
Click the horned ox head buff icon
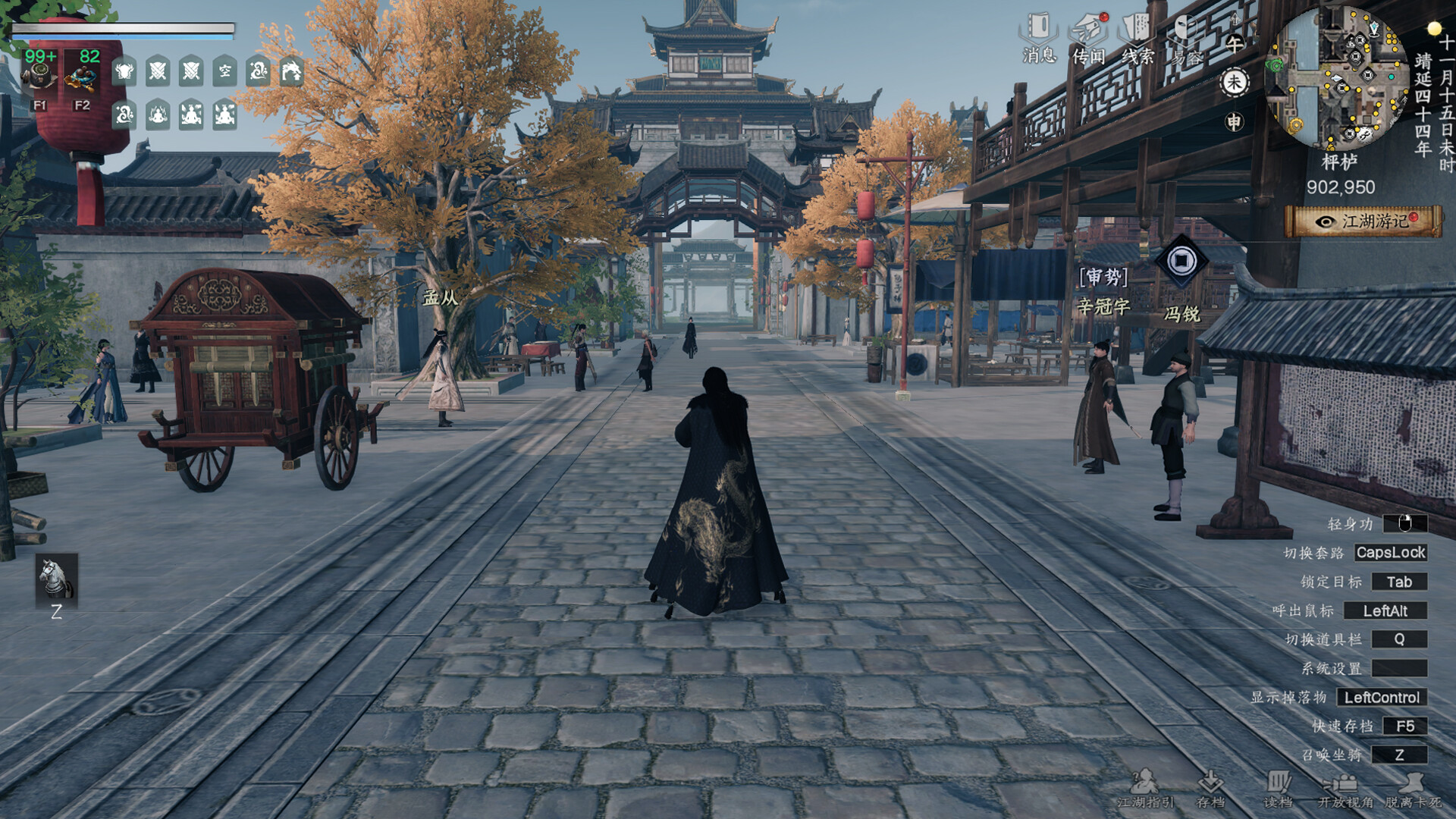click(124, 72)
